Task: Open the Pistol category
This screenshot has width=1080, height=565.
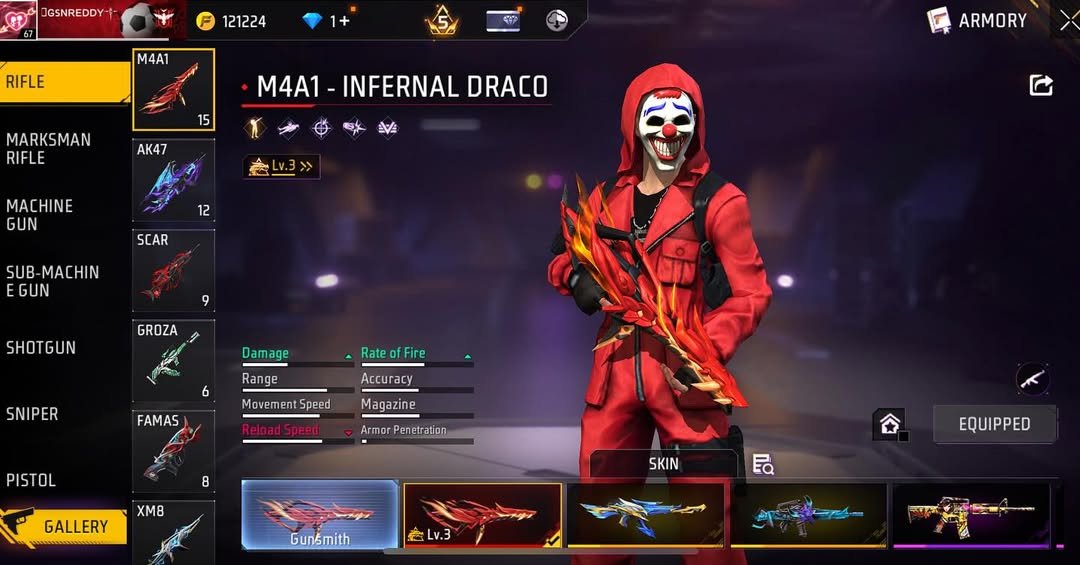Action: pyautogui.click(x=62, y=480)
